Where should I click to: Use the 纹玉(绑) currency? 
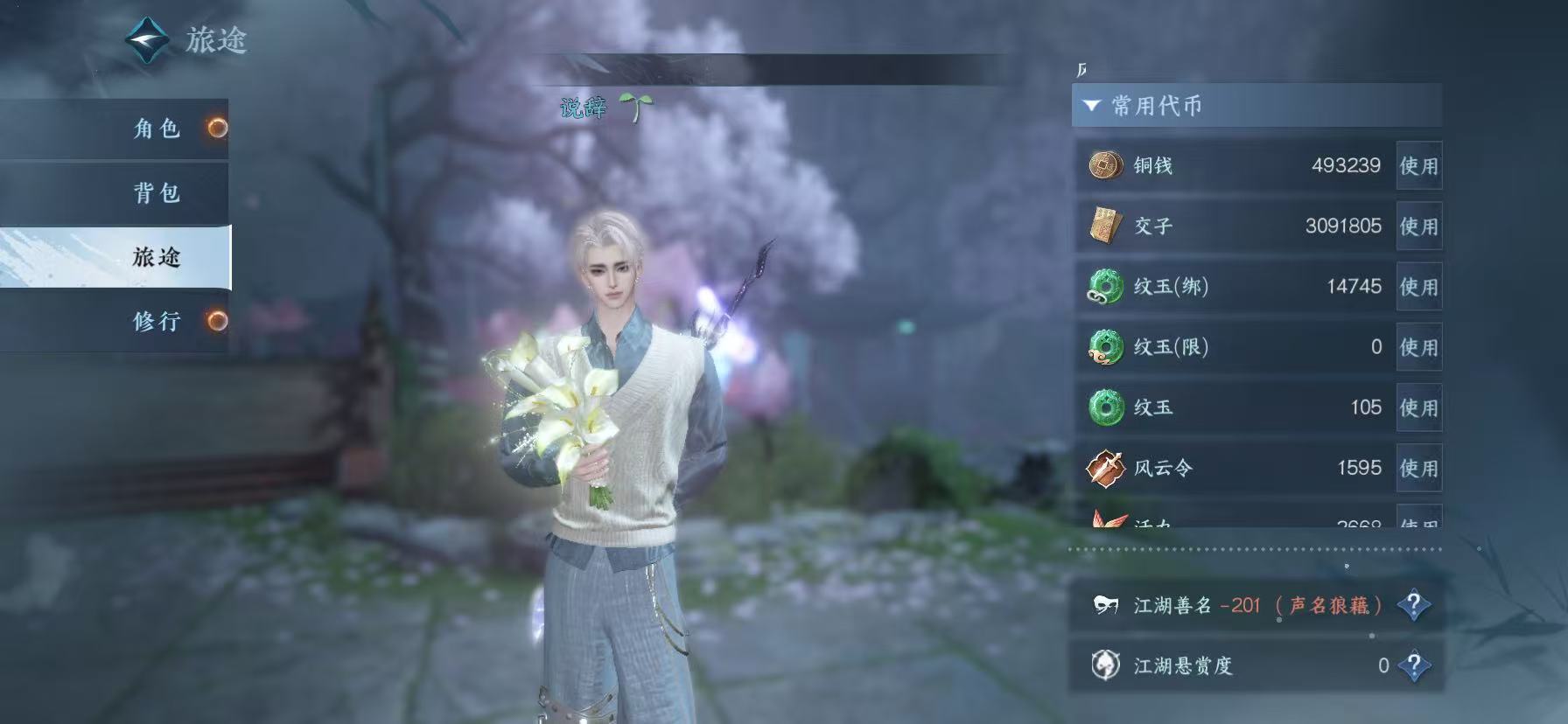click(1418, 287)
